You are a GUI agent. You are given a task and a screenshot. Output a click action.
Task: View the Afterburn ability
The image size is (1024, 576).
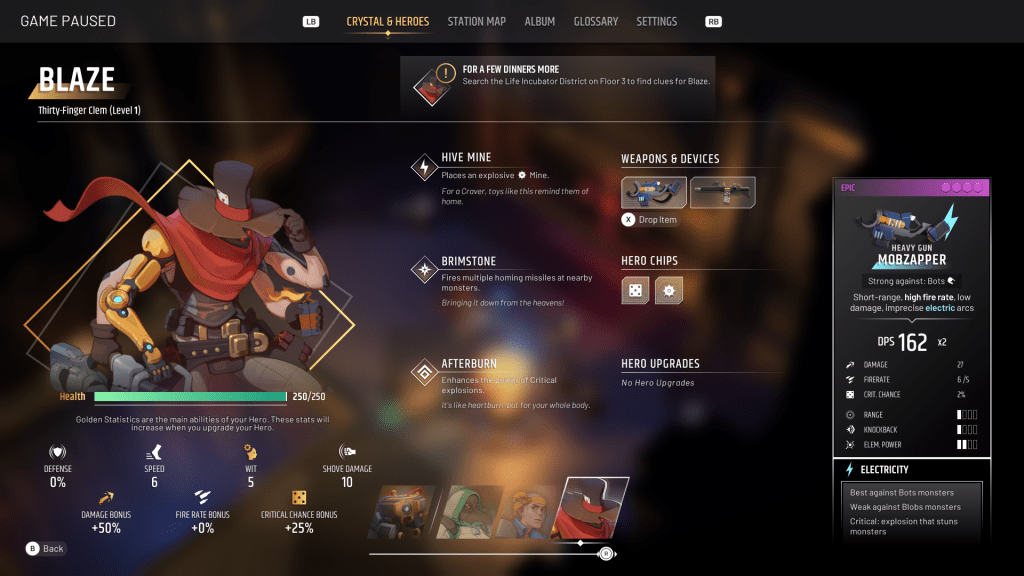(x=426, y=373)
